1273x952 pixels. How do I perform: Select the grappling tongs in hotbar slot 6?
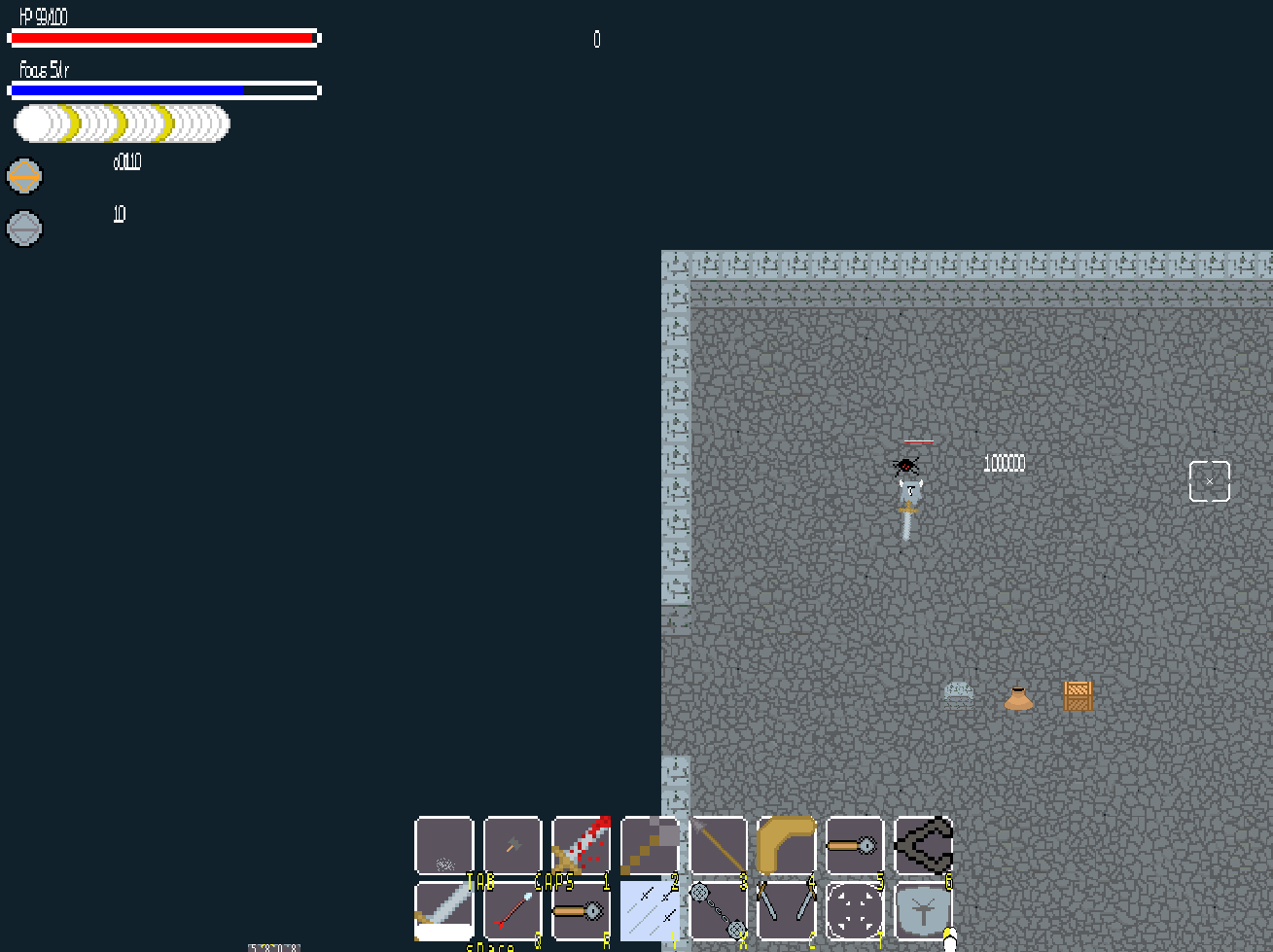[922, 847]
